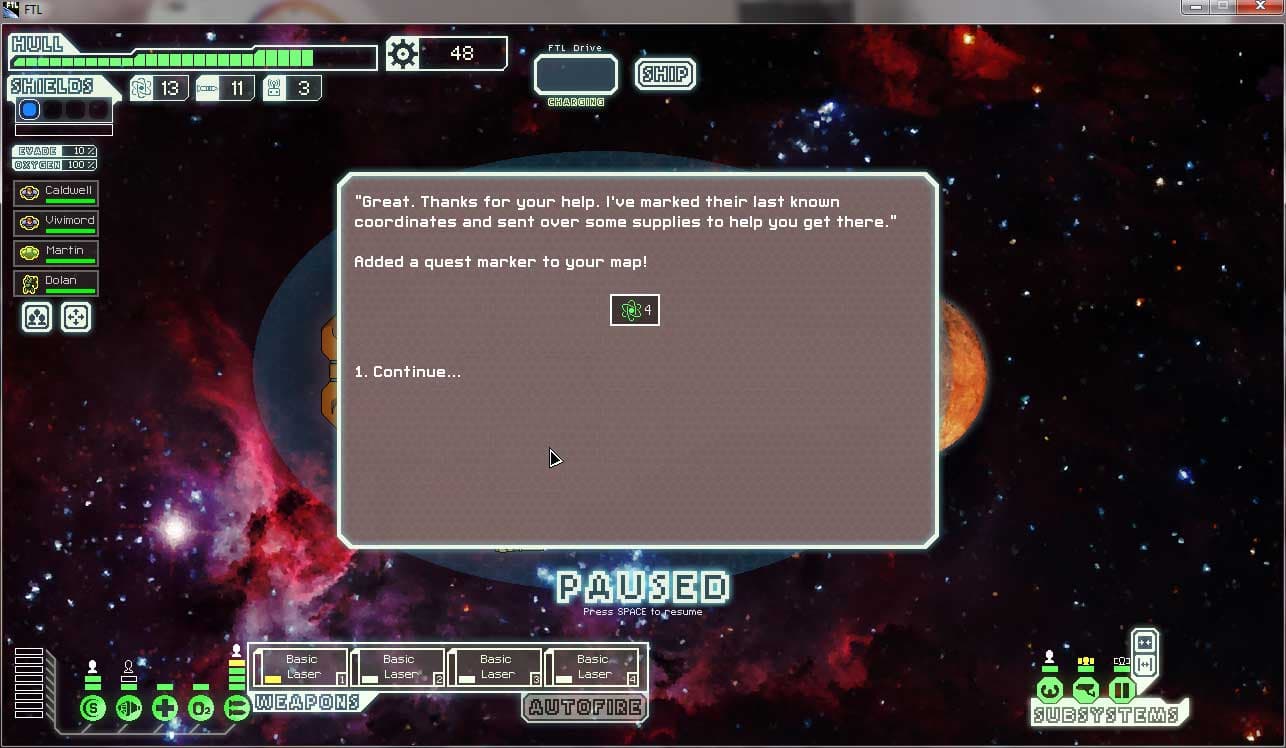Image resolution: width=1286 pixels, height=748 pixels.
Task: Click the FTL Drive jump button
Action: point(575,75)
